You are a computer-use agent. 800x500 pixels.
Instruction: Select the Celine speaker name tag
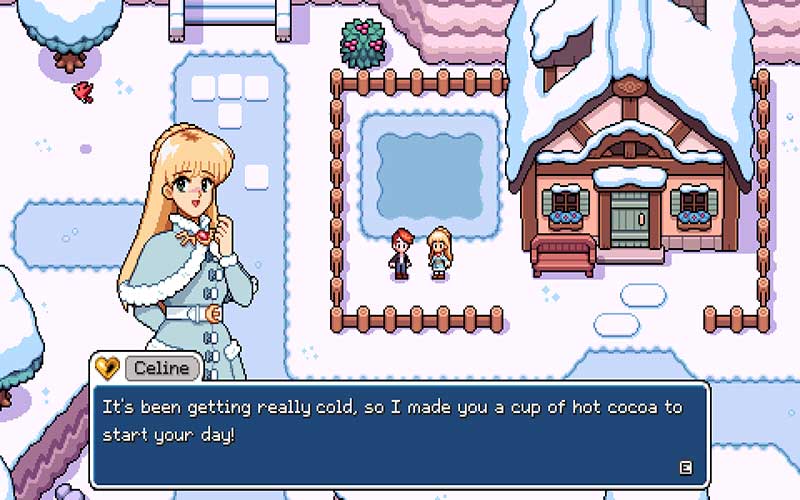(162, 368)
